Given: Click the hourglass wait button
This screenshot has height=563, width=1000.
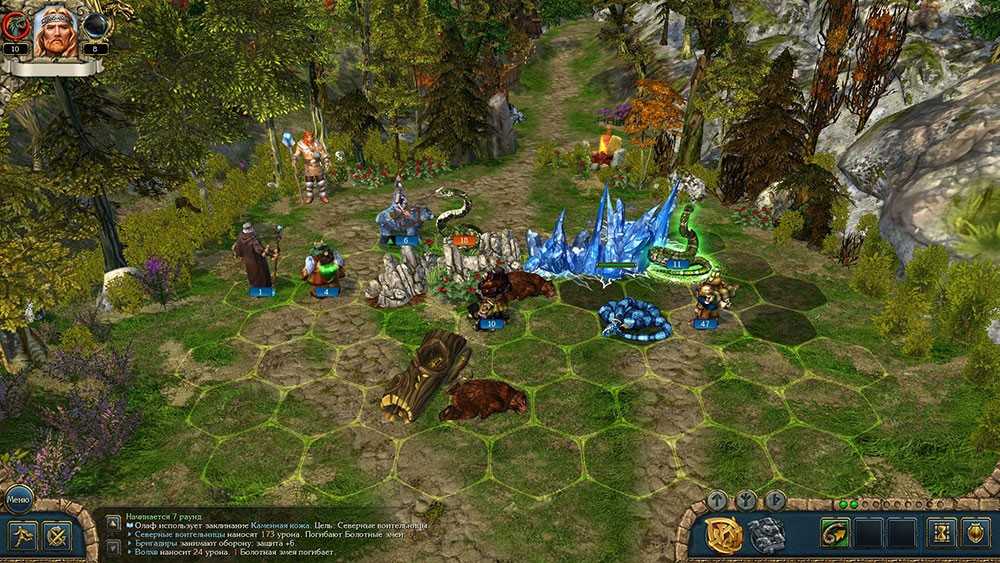Looking at the screenshot, I should (941, 533).
